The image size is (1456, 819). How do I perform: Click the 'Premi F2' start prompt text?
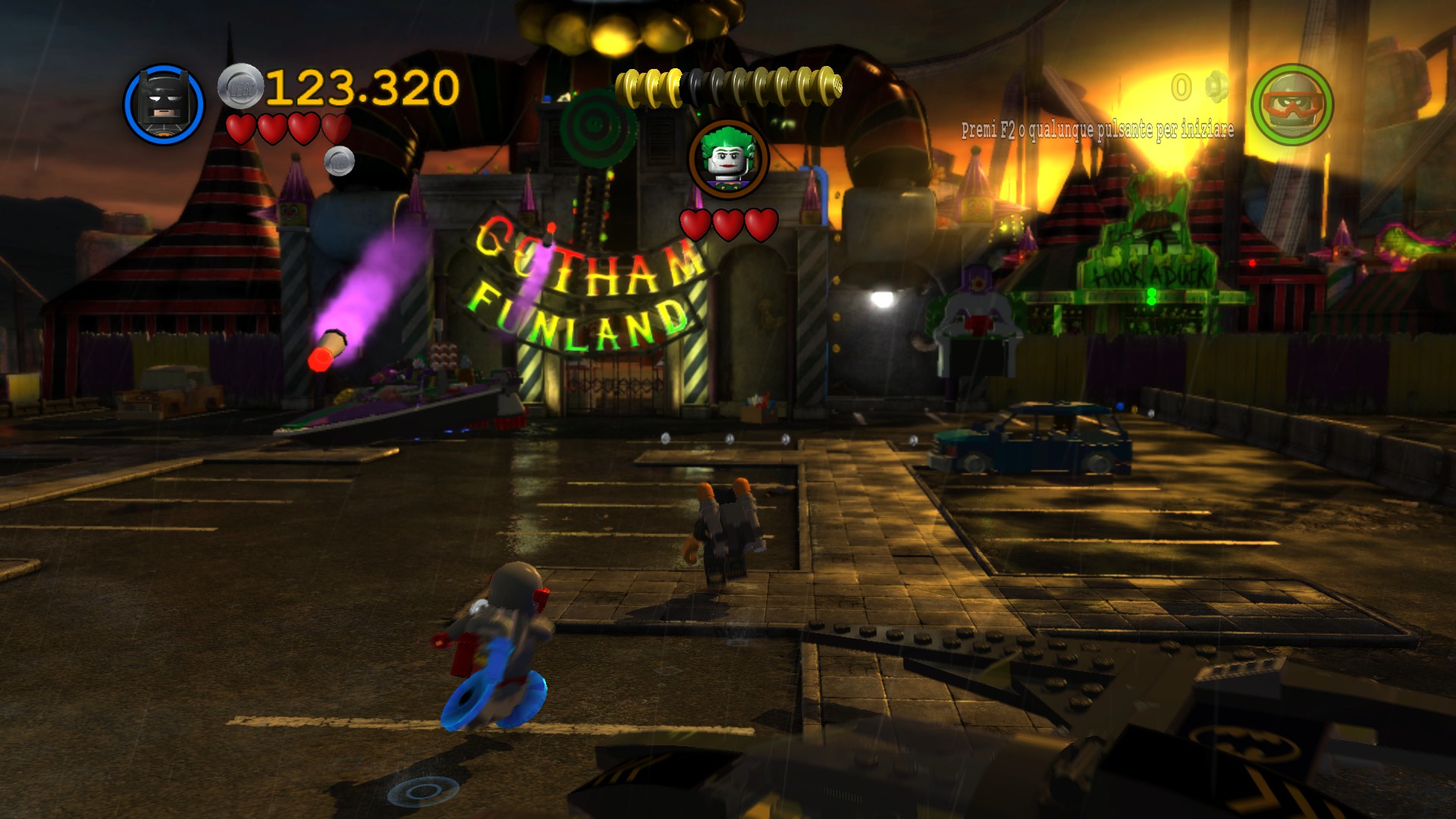click(1097, 130)
